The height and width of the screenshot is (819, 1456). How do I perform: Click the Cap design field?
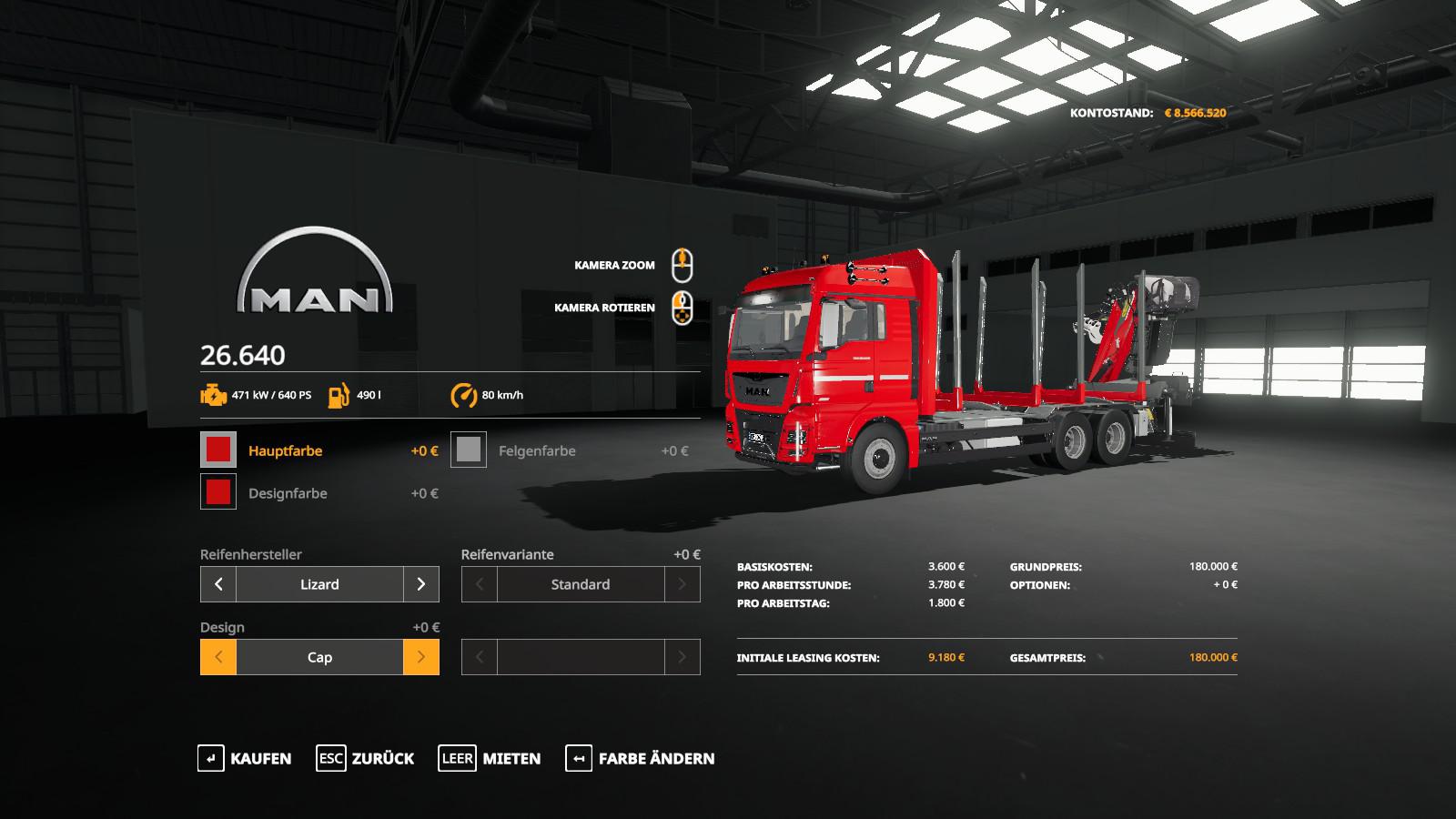pos(319,657)
